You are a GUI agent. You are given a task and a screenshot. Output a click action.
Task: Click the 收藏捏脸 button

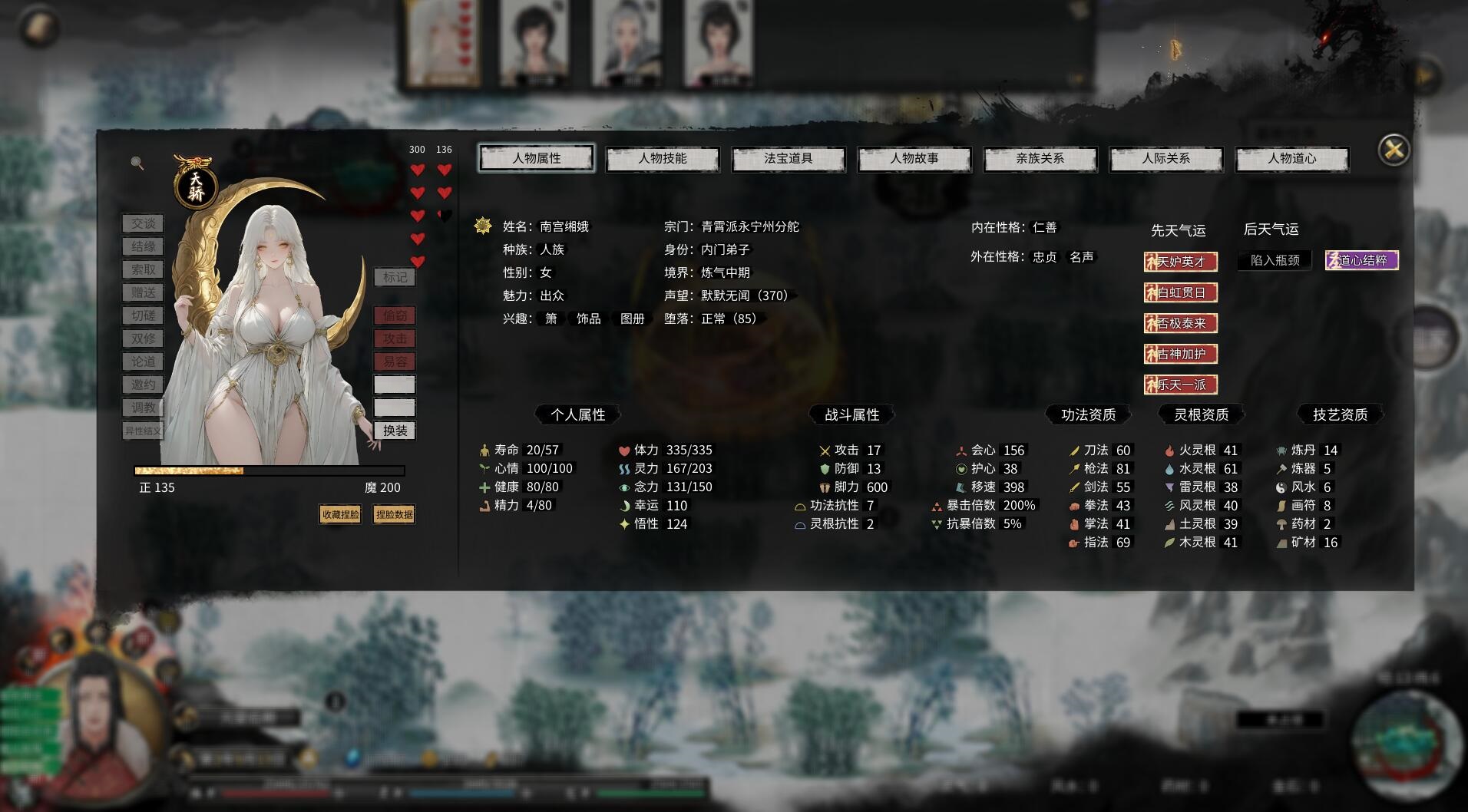tap(340, 514)
